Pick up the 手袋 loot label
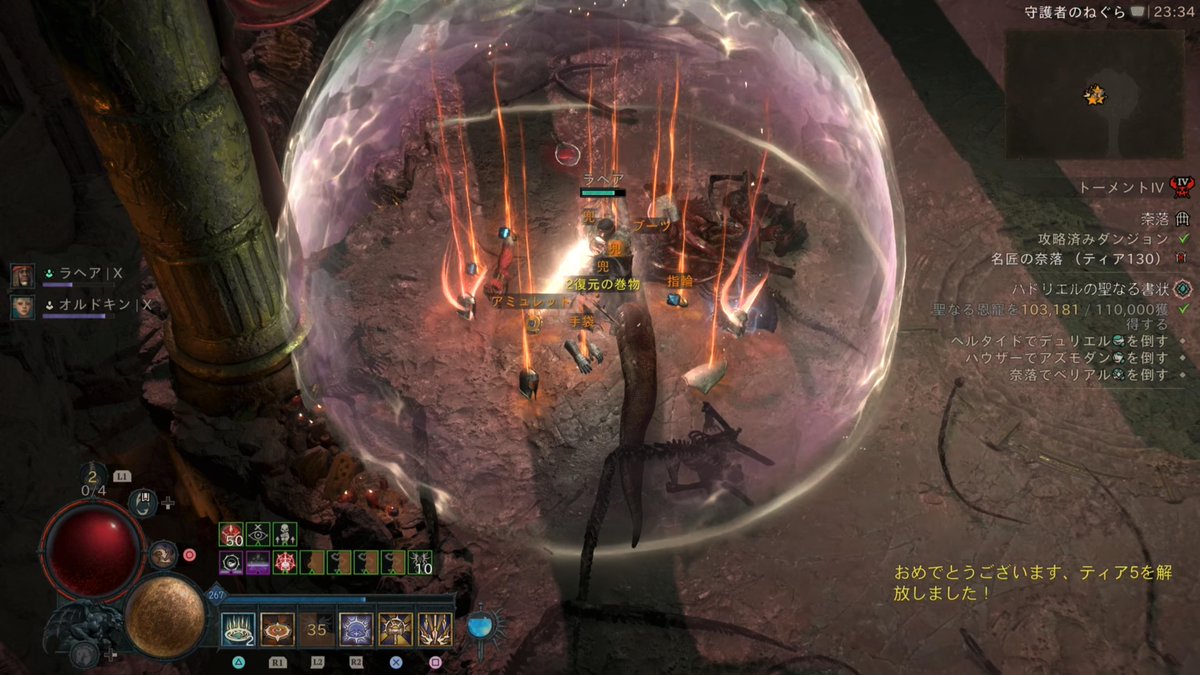 tap(582, 322)
